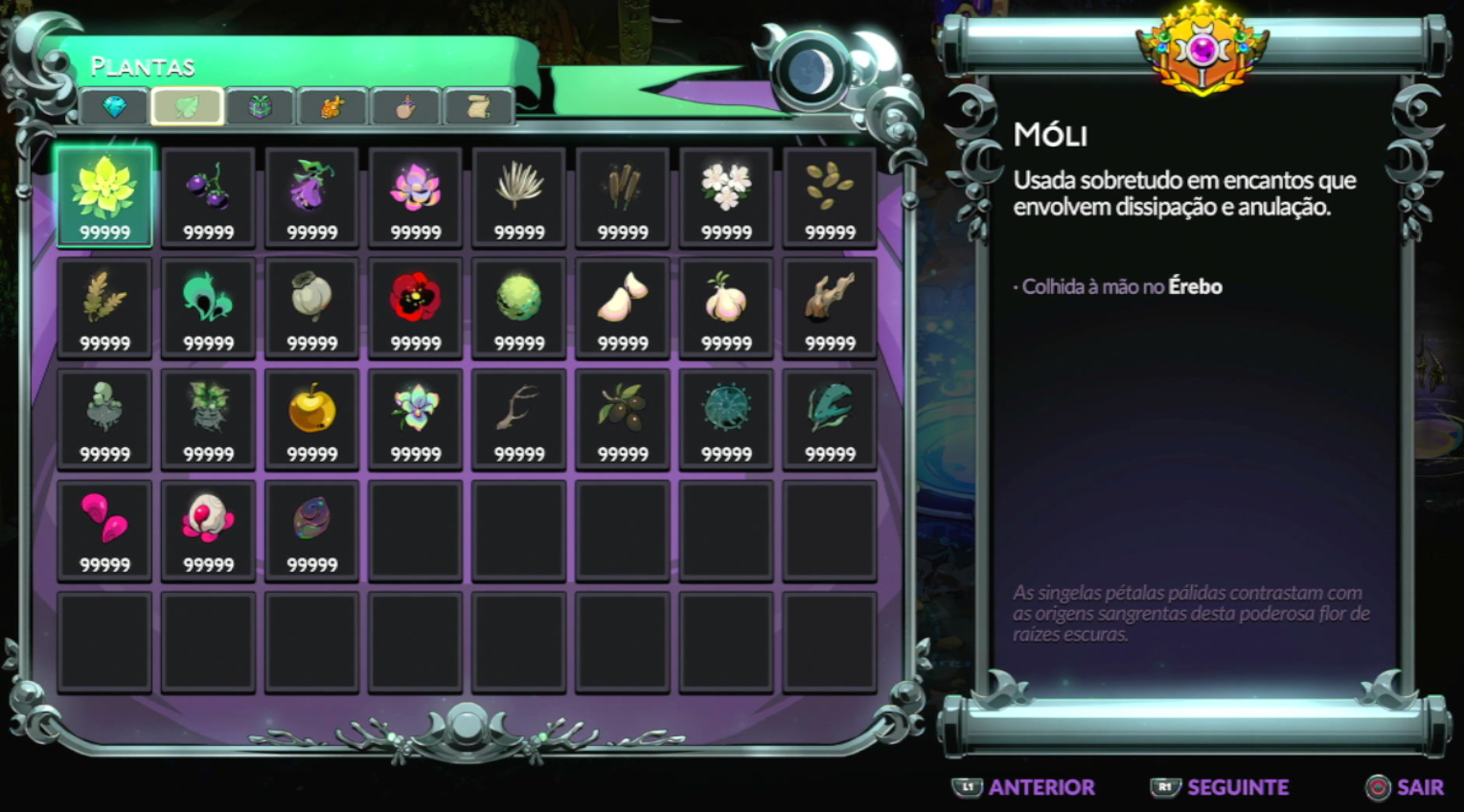Switch to the blue gem resources tab

114,106
